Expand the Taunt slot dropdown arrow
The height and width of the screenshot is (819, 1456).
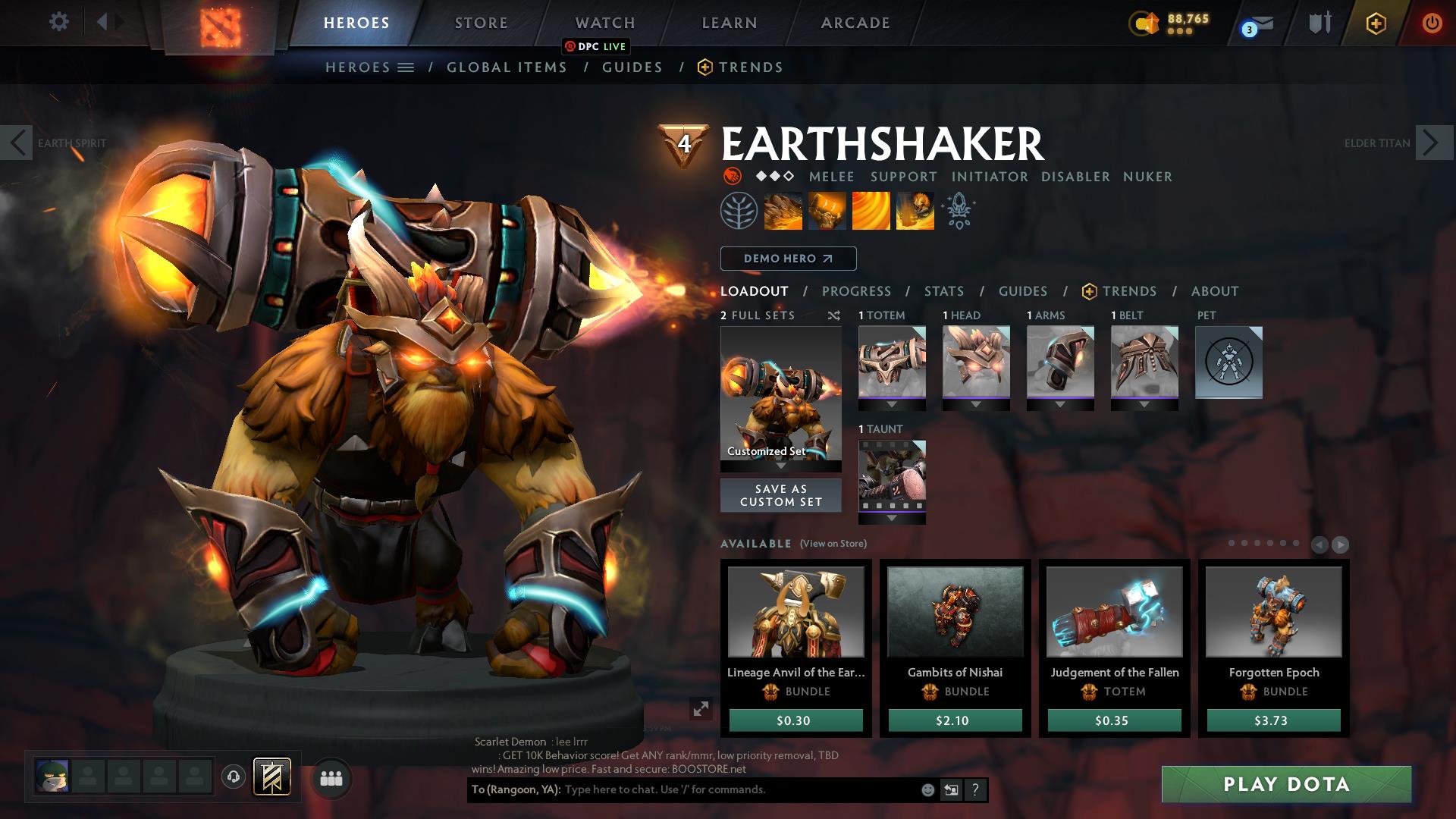click(891, 518)
